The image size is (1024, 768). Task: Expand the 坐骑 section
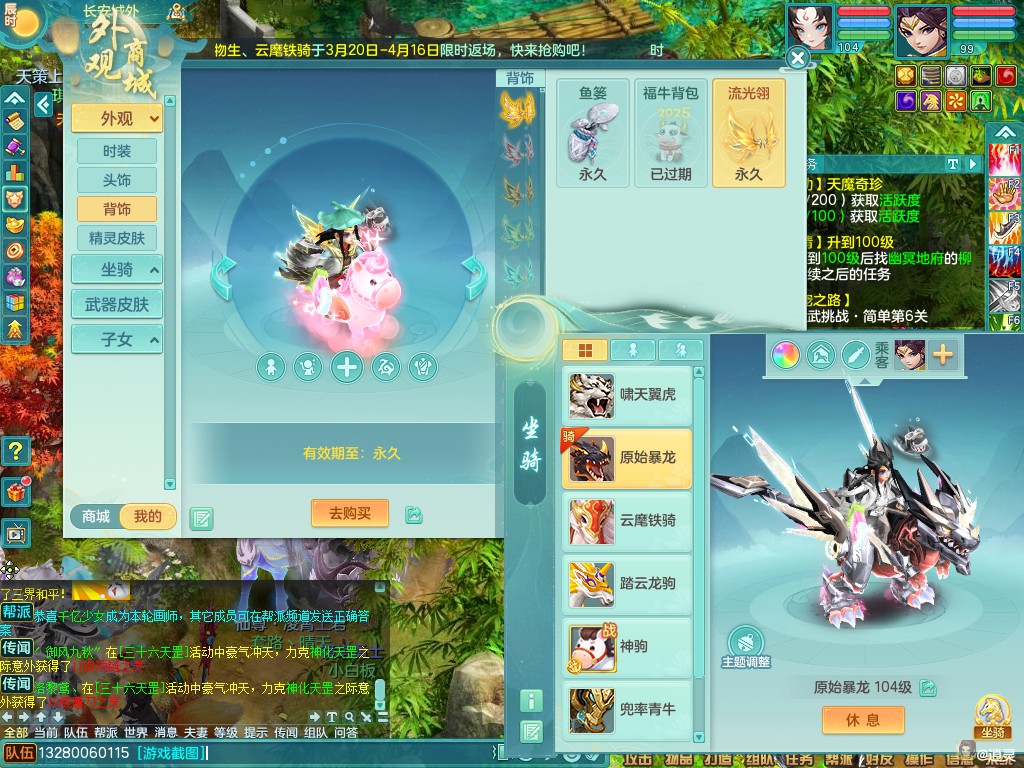coord(117,269)
